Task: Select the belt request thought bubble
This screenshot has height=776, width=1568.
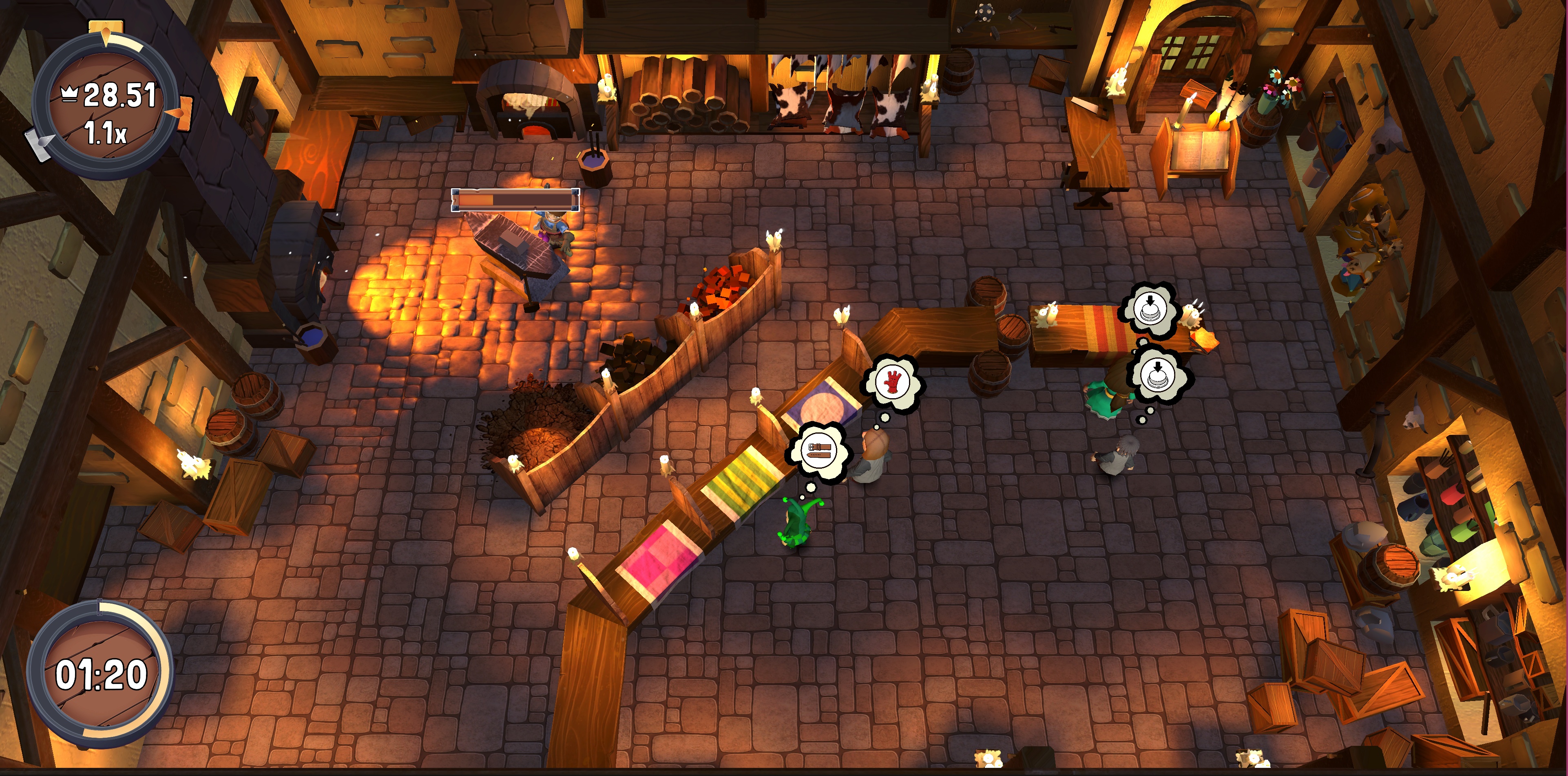Action: (819, 451)
